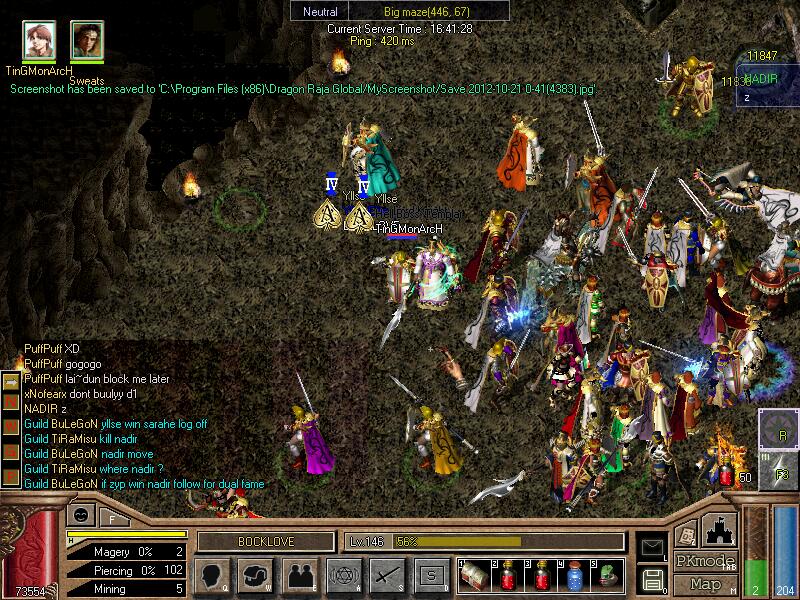This screenshot has height=600, width=800.
Task: Open the mail envelope icon
Action: pos(652,546)
